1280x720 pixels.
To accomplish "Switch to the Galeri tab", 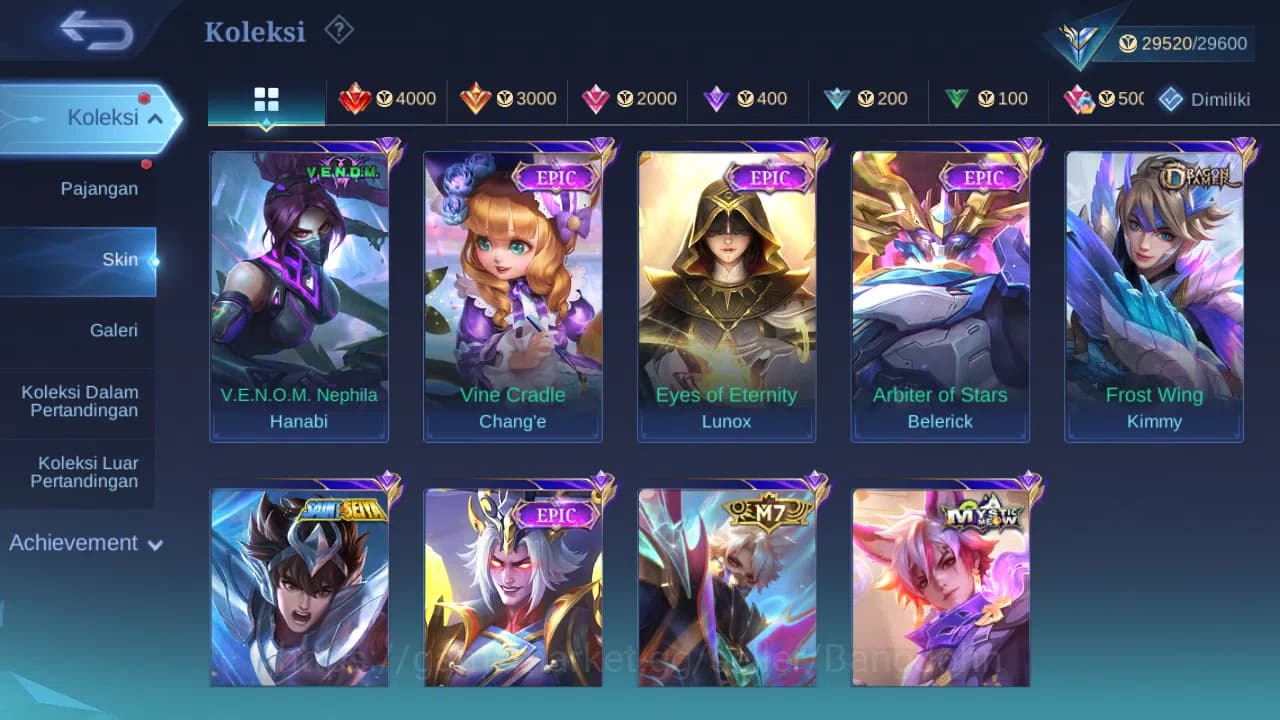I will click(x=113, y=330).
